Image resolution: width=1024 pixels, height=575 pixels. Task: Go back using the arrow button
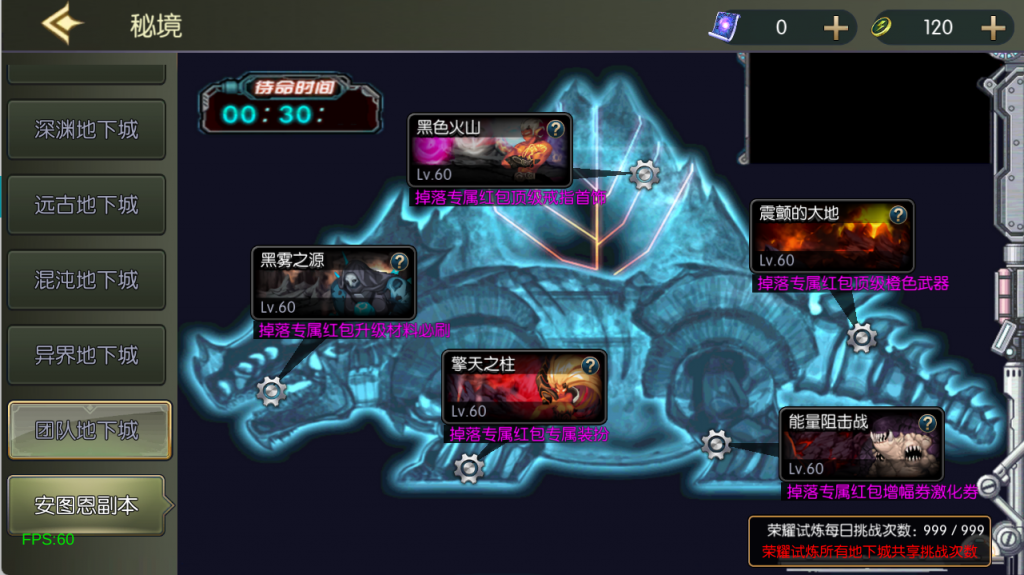click(x=62, y=25)
